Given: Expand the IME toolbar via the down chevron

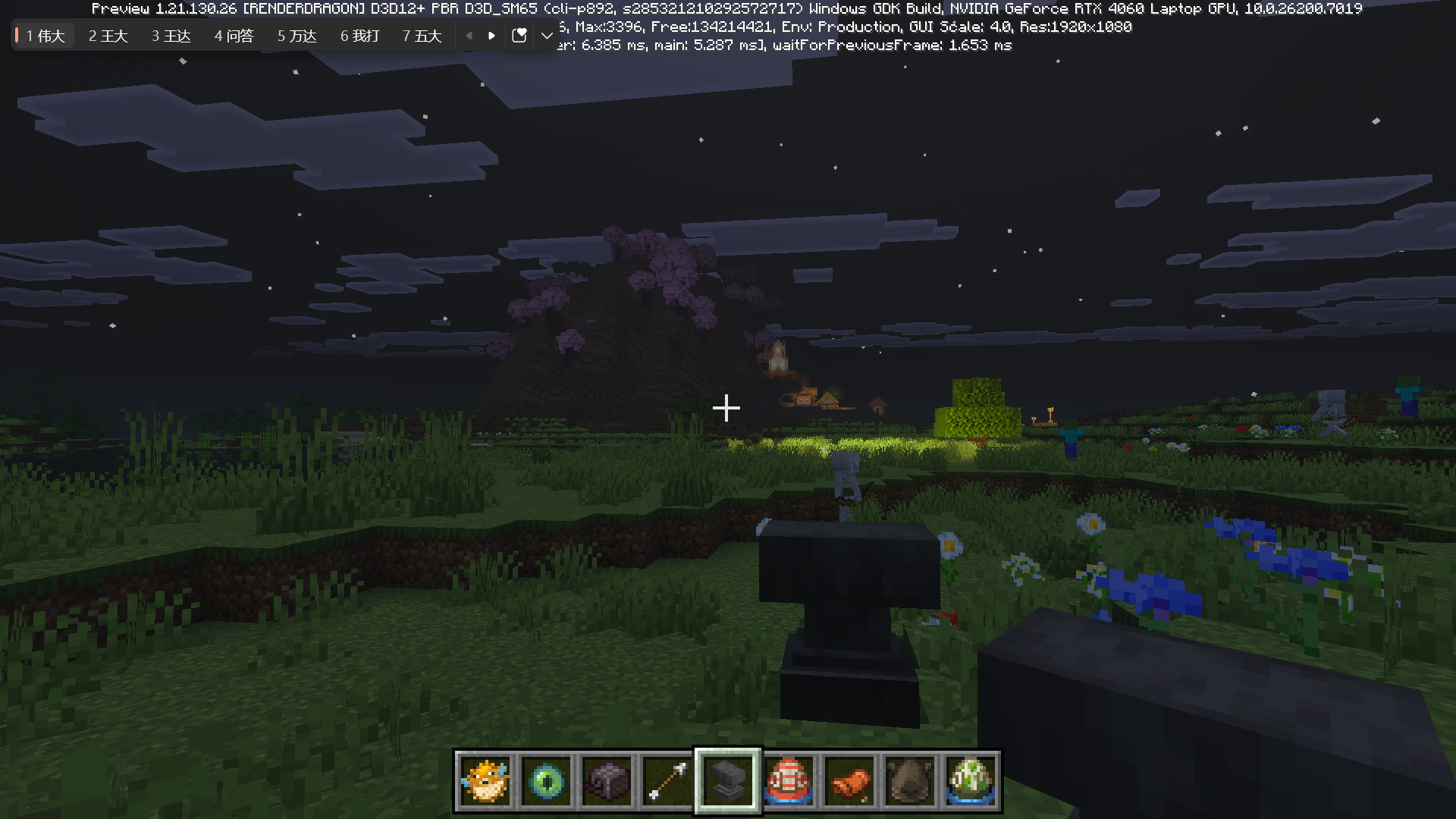Looking at the screenshot, I should (547, 35).
